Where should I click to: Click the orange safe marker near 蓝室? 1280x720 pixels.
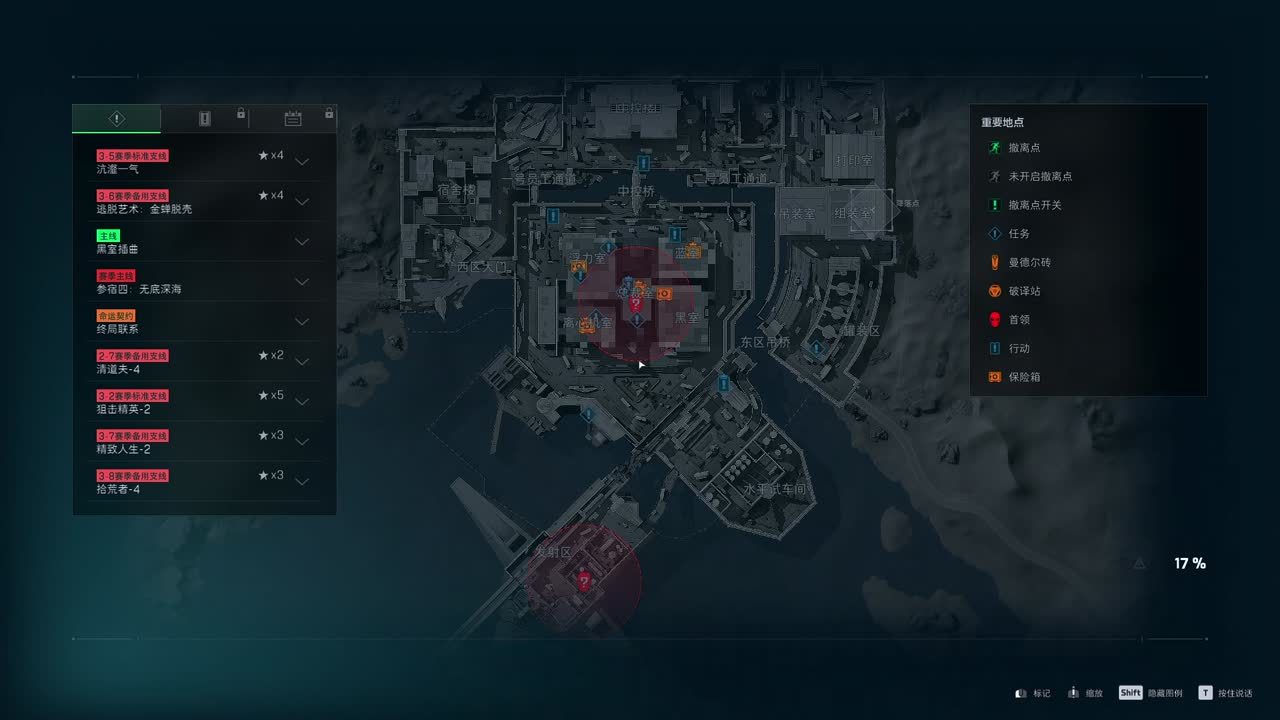(692, 251)
